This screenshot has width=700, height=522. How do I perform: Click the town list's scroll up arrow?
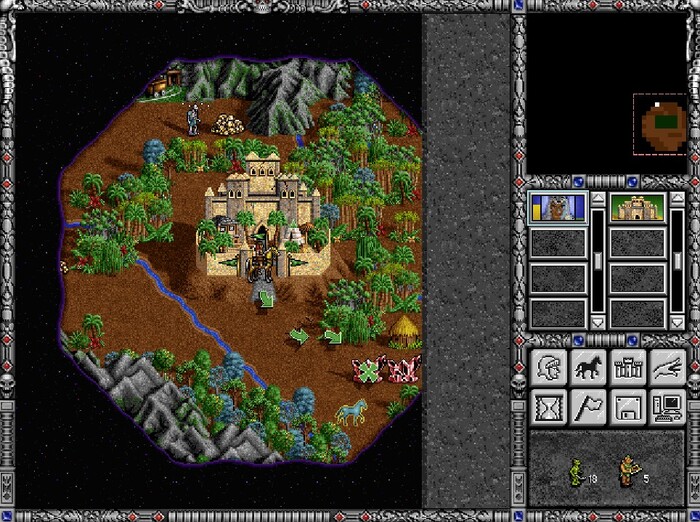[678, 199]
